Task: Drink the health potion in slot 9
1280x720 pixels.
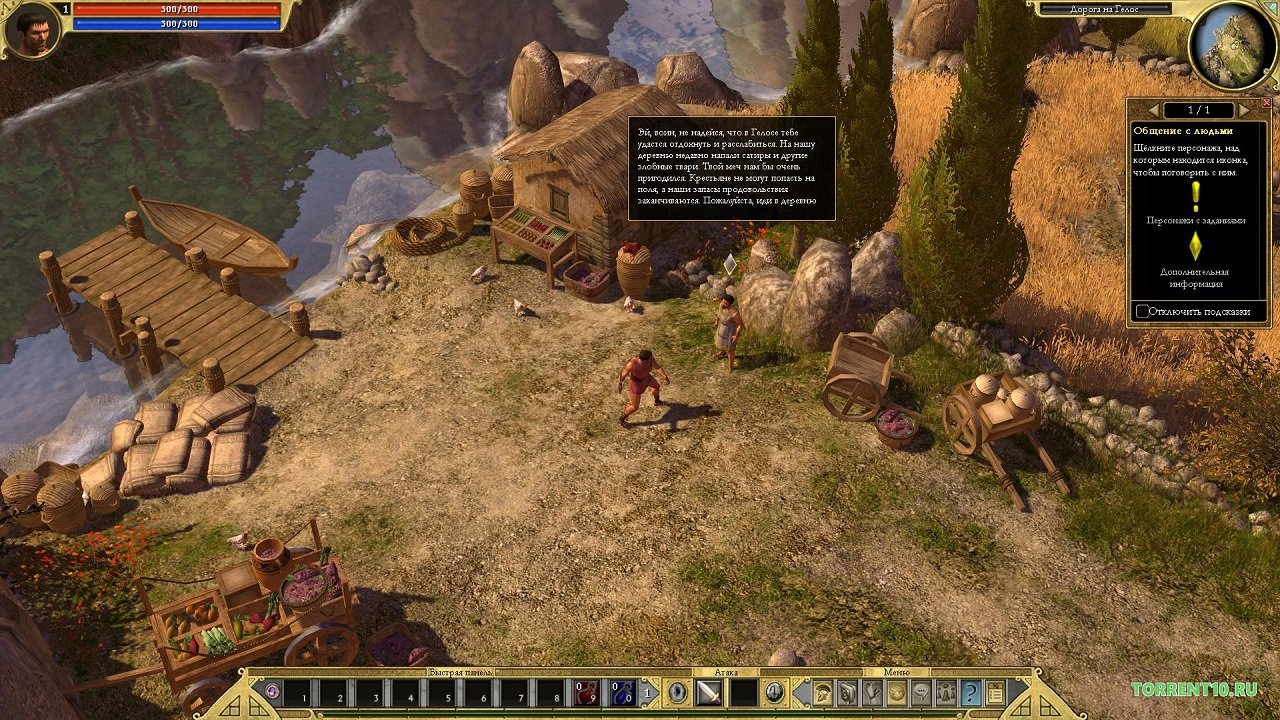Action: [588, 694]
